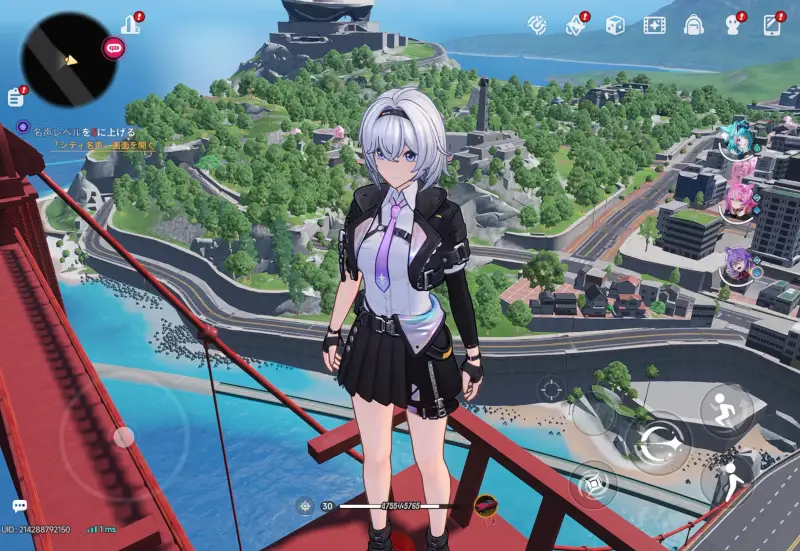
Task: Open the film strip sparkle icon
Action: point(655,24)
